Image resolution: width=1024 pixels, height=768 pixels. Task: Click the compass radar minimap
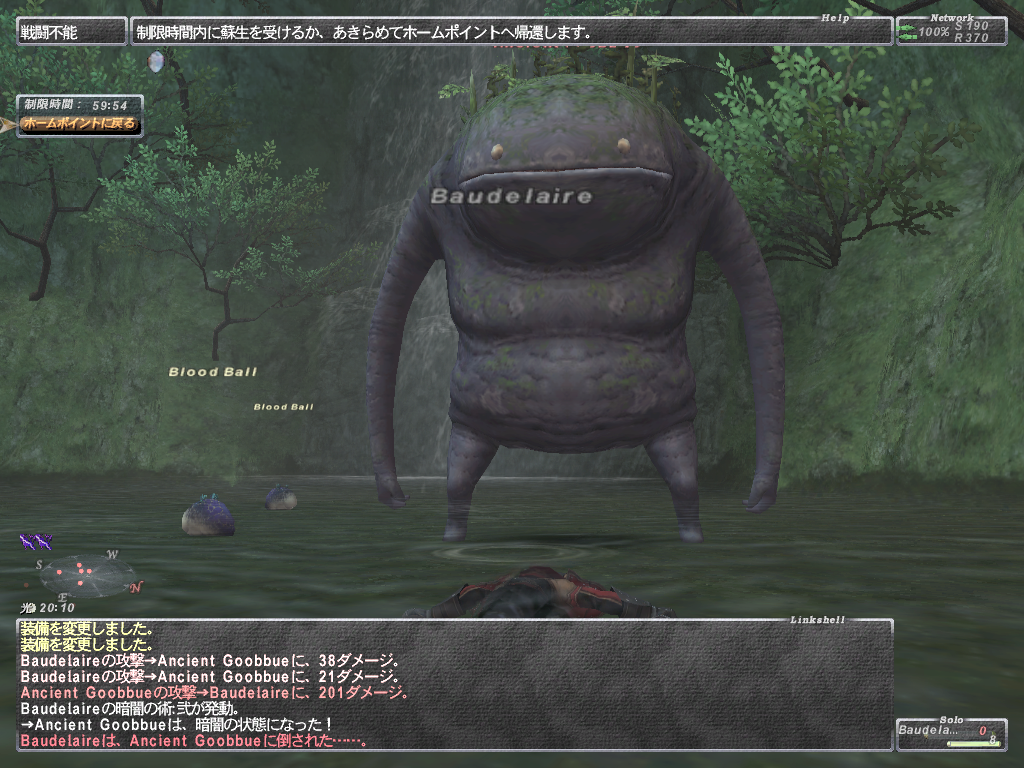pyautogui.click(x=87, y=575)
